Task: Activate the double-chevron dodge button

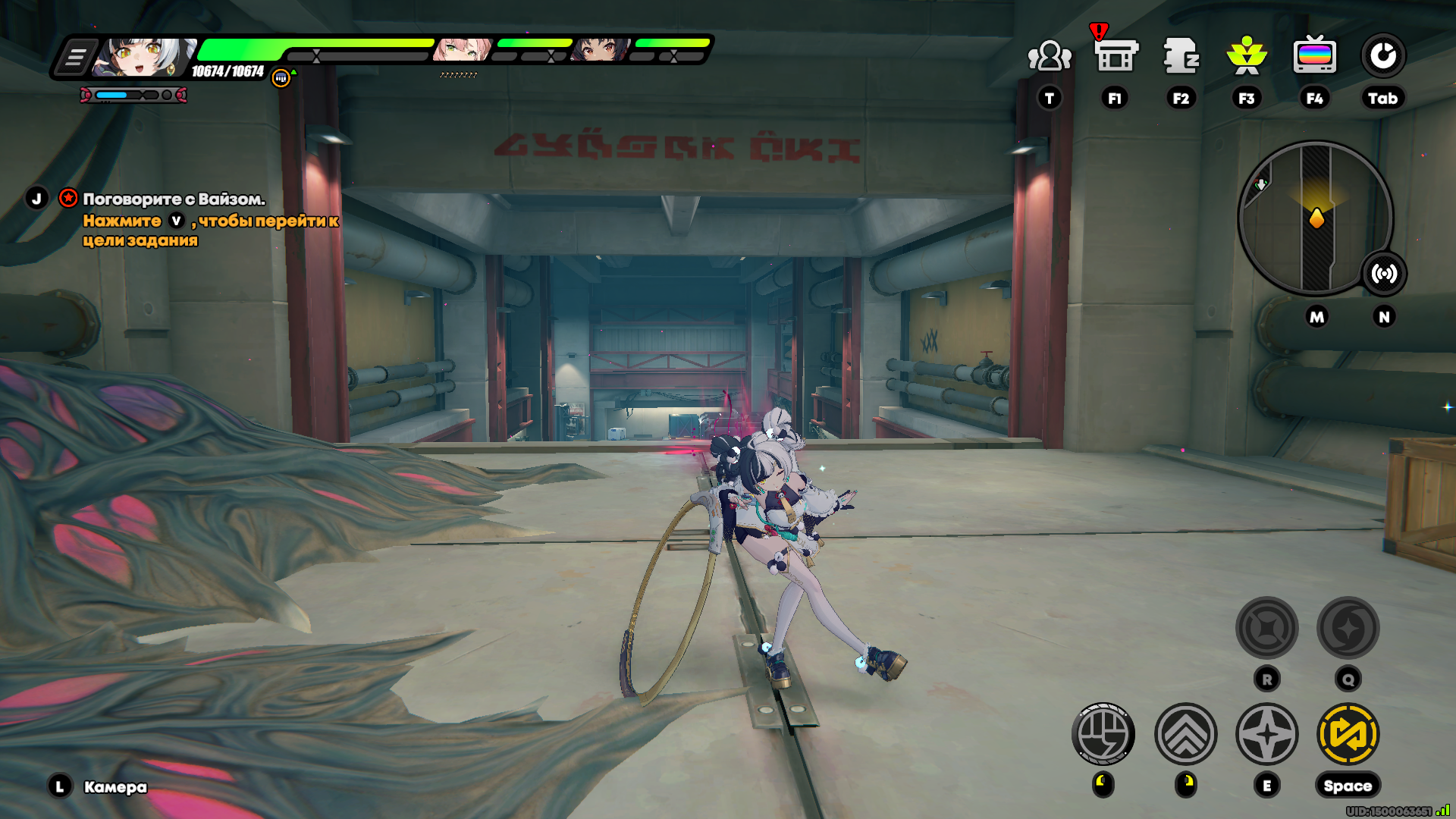Action: [x=1186, y=734]
